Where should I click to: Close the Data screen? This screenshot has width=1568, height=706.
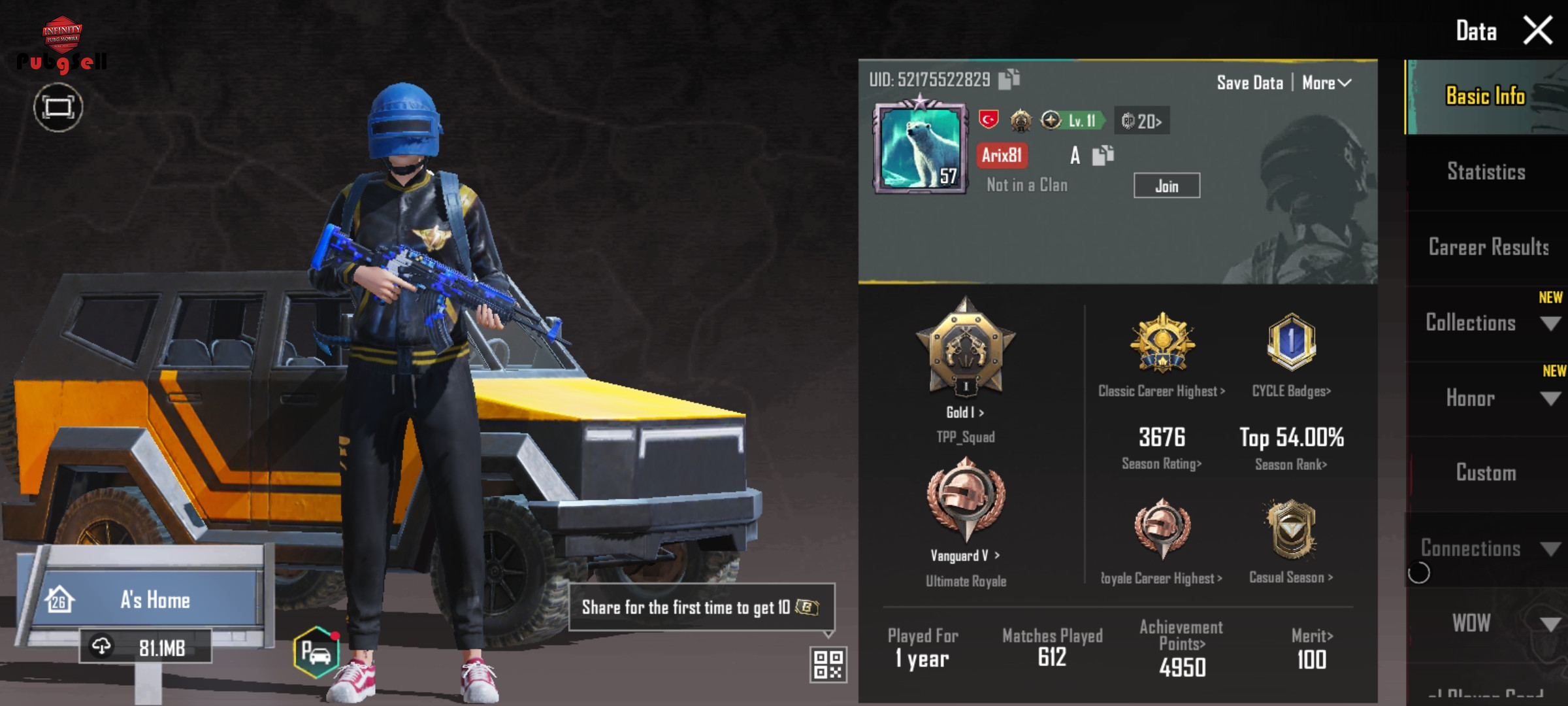point(1537,31)
